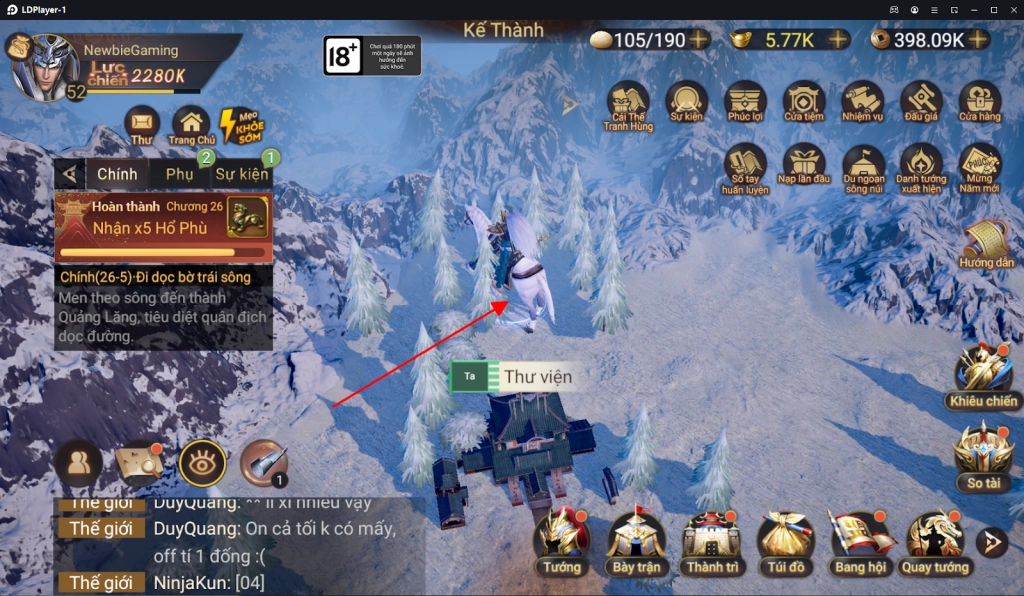Go to Trang Chủ home

192,125
